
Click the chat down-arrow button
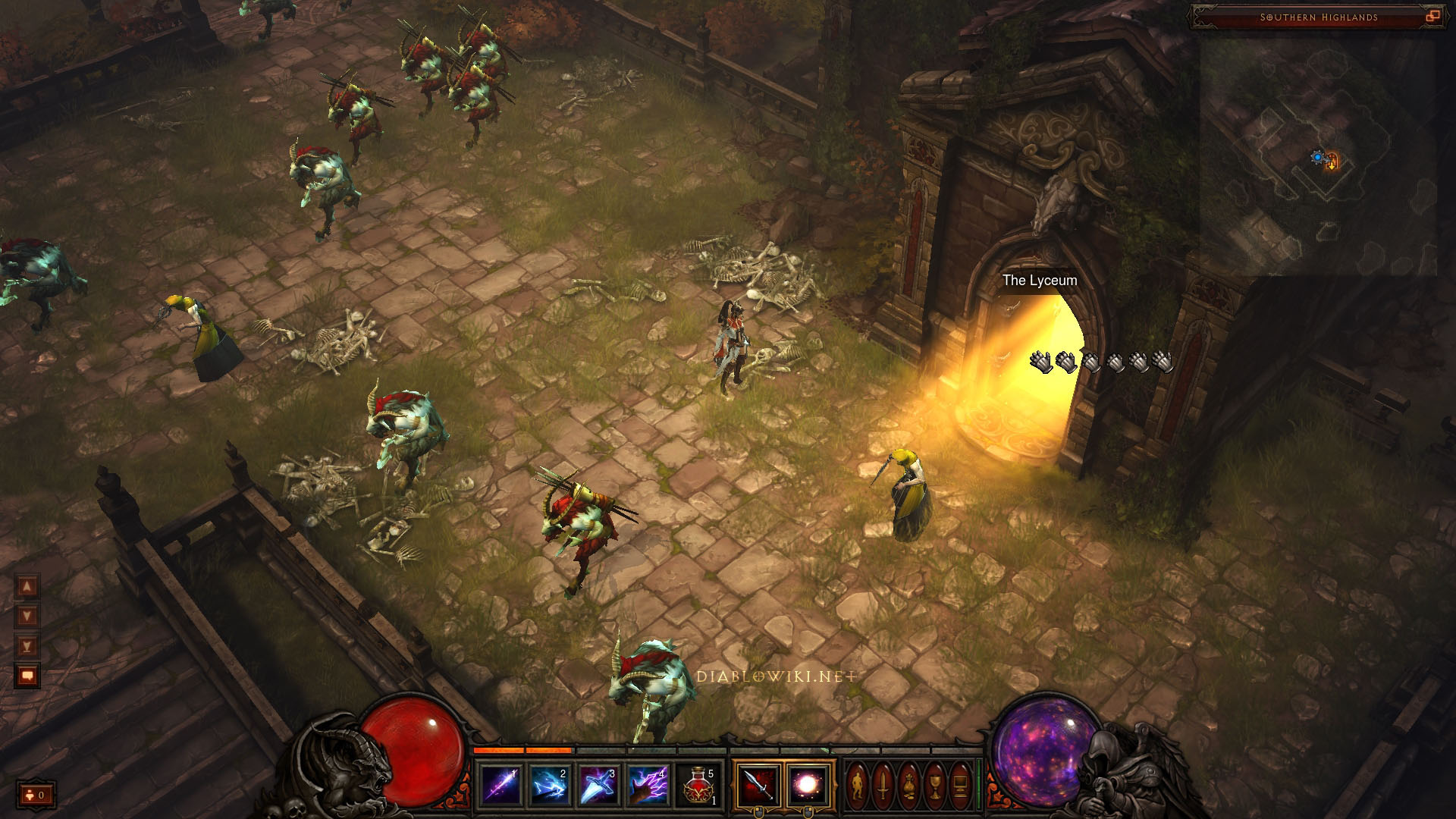[x=27, y=616]
